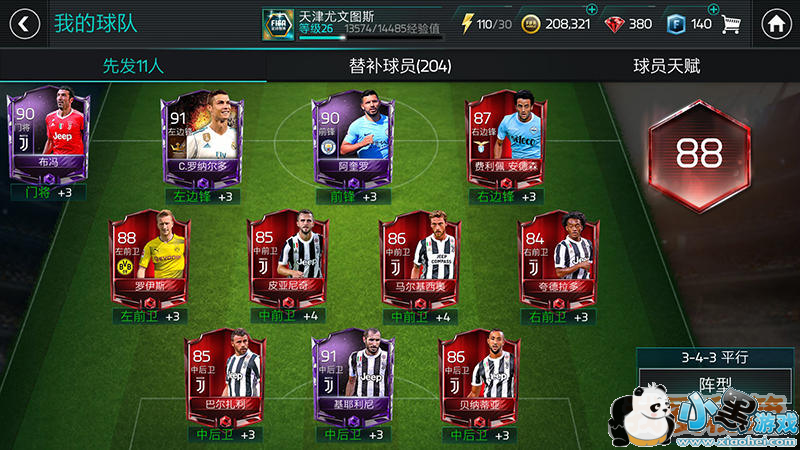The width and height of the screenshot is (800, 450).
Task: Switch to the 替补球员(204) tab
Action: pos(400,67)
